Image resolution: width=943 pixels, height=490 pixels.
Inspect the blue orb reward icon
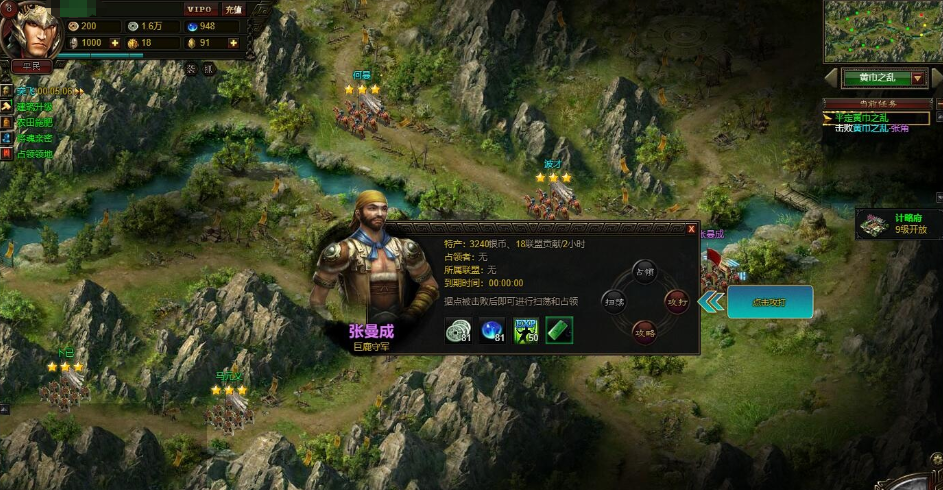(492, 331)
